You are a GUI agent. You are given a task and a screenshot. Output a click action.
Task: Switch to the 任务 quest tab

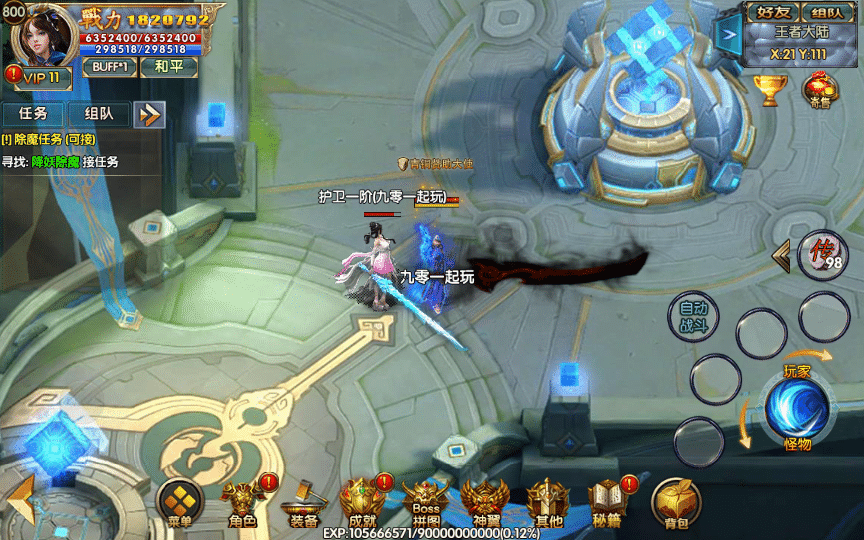33,114
